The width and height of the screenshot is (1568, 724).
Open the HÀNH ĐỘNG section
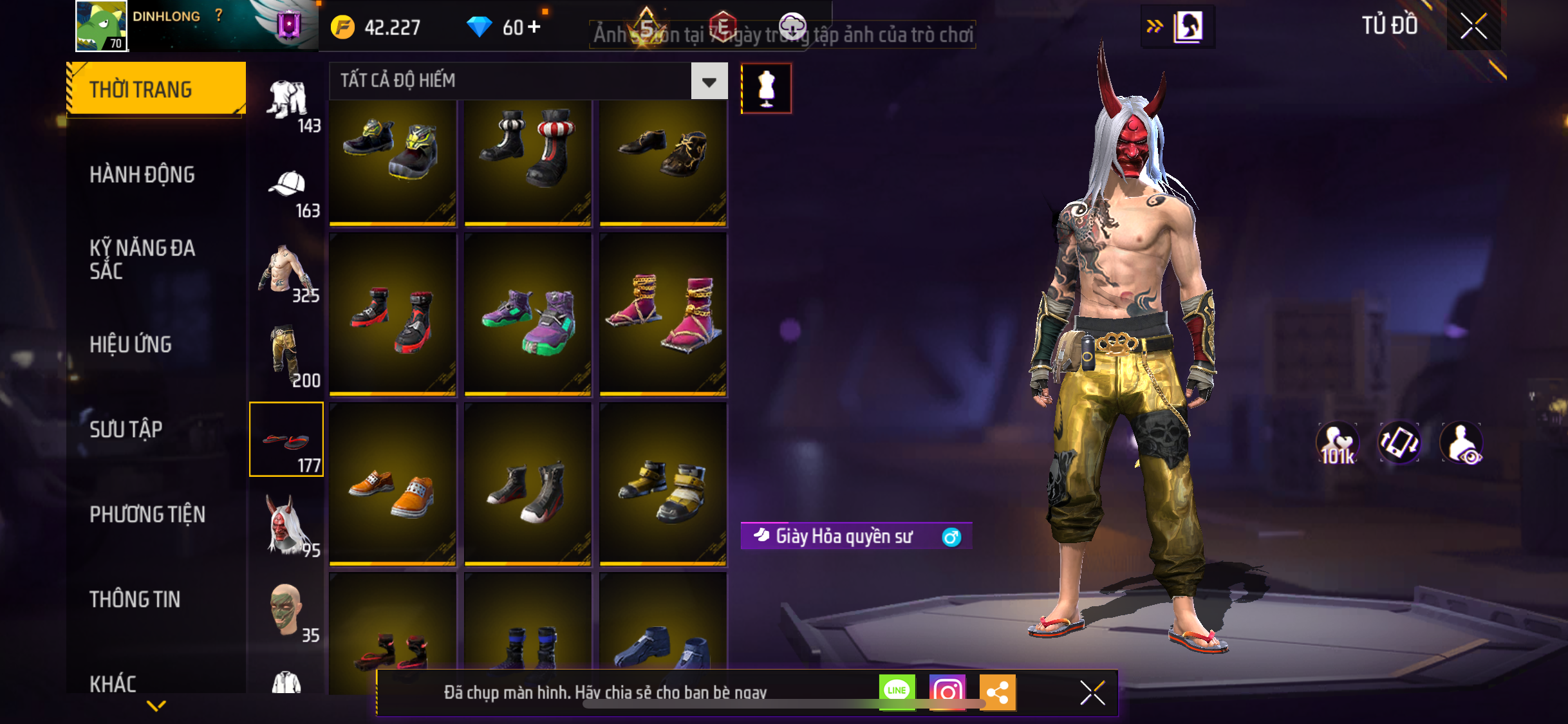coord(142,174)
